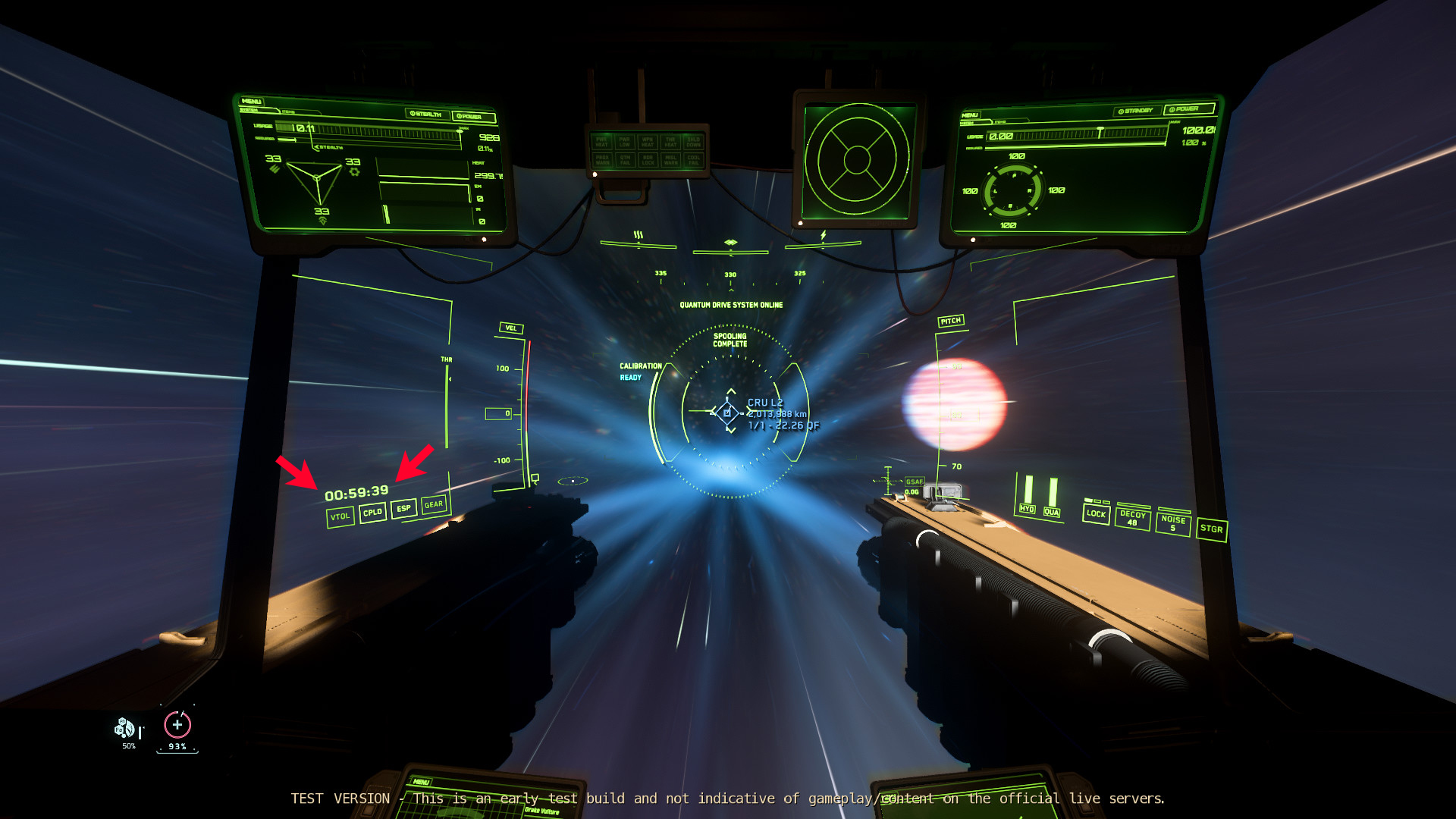
Task: Click the QTM FAIL warning light
Action: (625, 160)
